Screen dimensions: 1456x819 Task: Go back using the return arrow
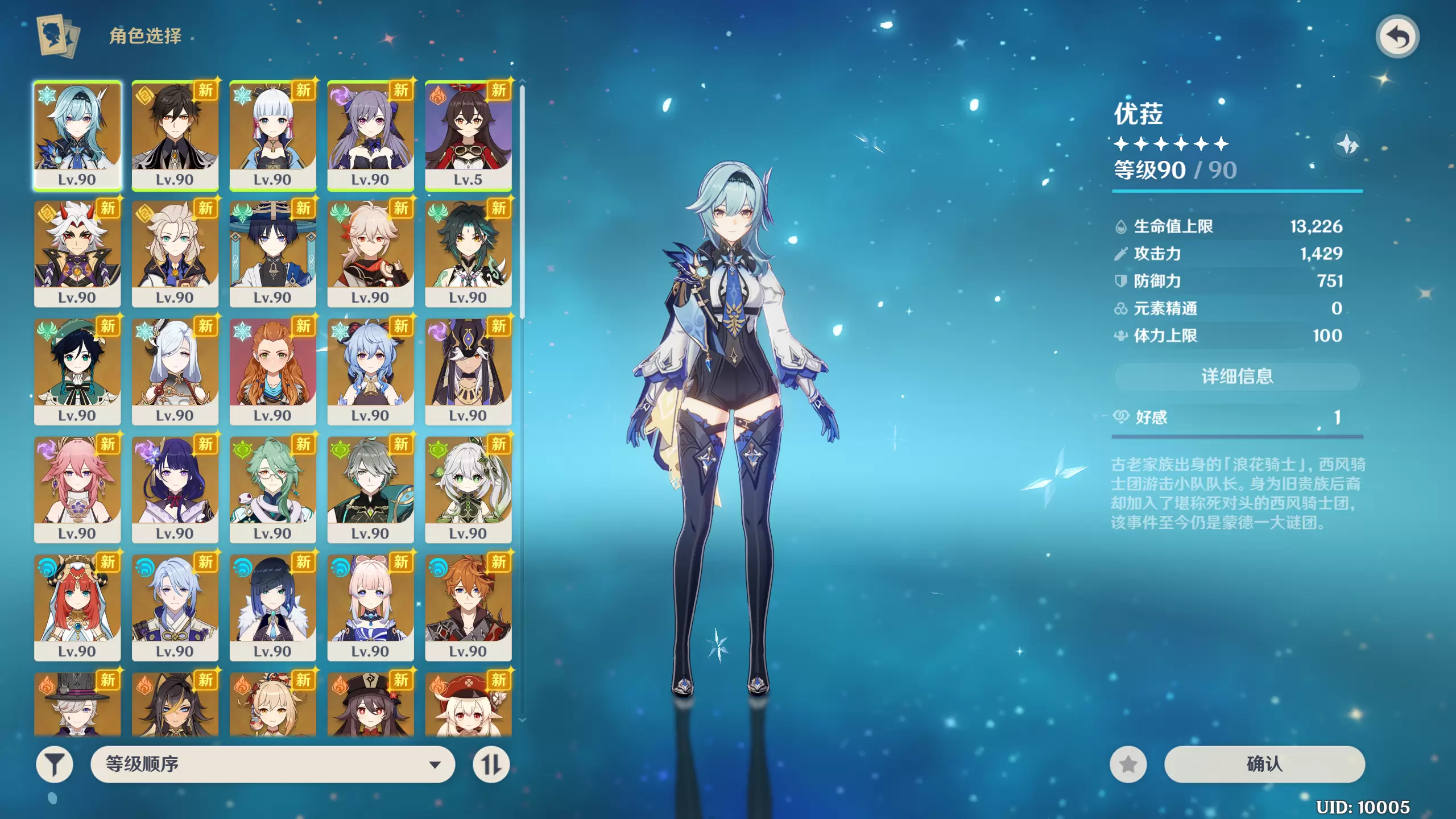coord(1397,37)
